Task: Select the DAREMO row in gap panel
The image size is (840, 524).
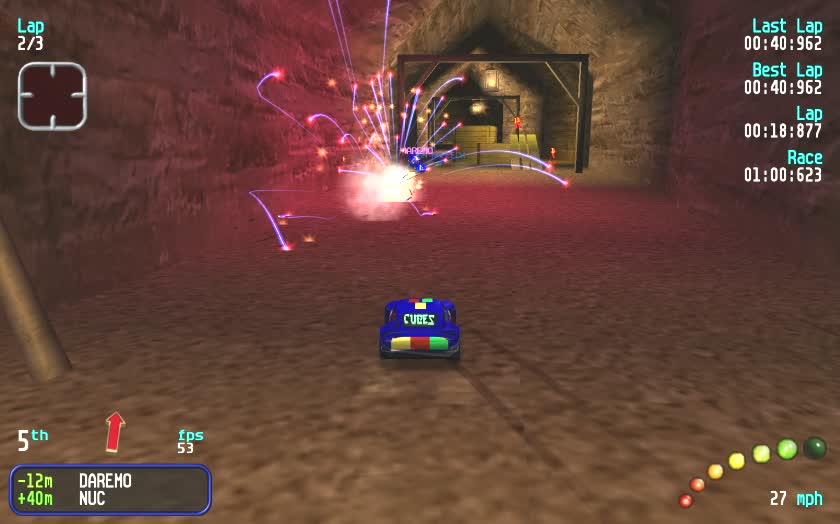Action: (110, 481)
